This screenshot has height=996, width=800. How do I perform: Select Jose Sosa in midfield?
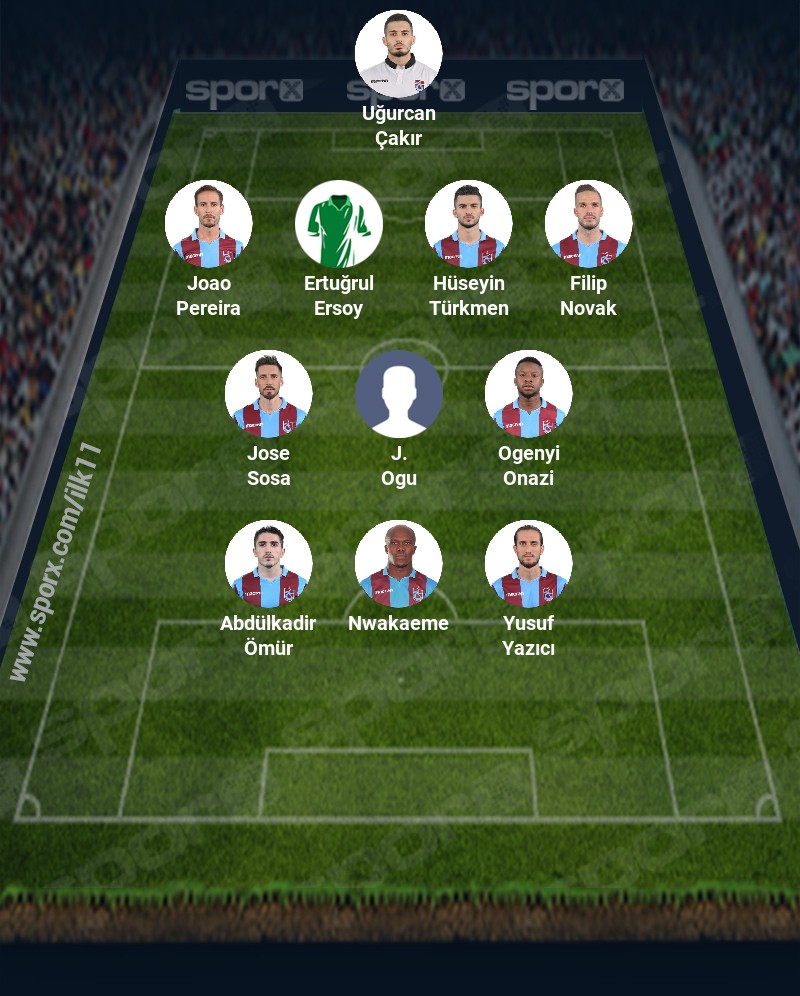point(269,394)
